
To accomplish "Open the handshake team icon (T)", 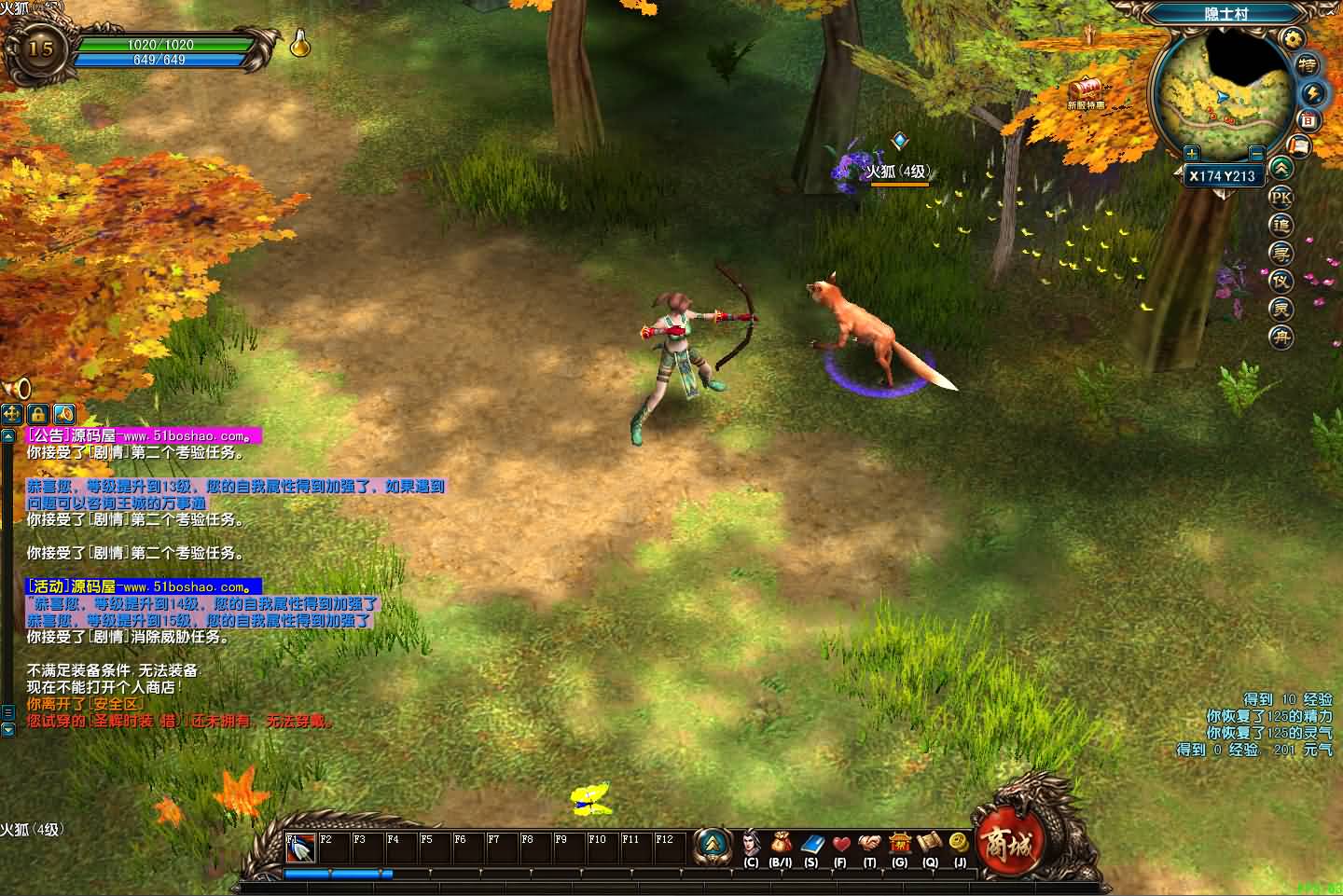I will (869, 845).
